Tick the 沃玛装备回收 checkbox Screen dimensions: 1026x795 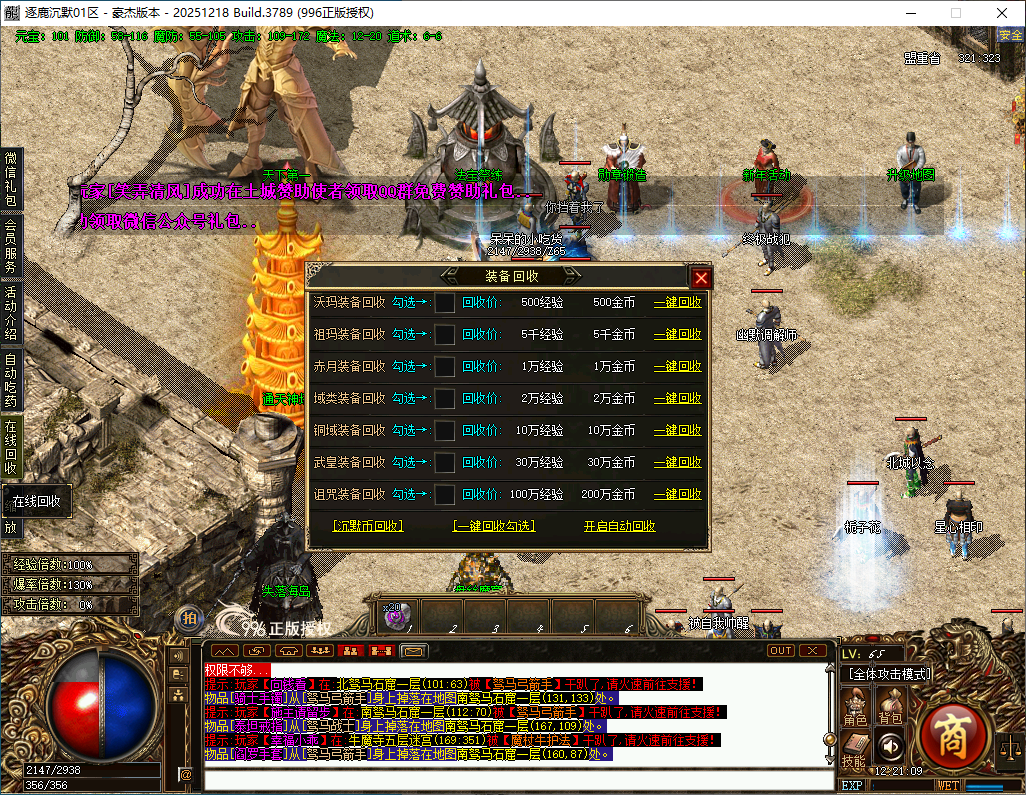[x=445, y=302]
